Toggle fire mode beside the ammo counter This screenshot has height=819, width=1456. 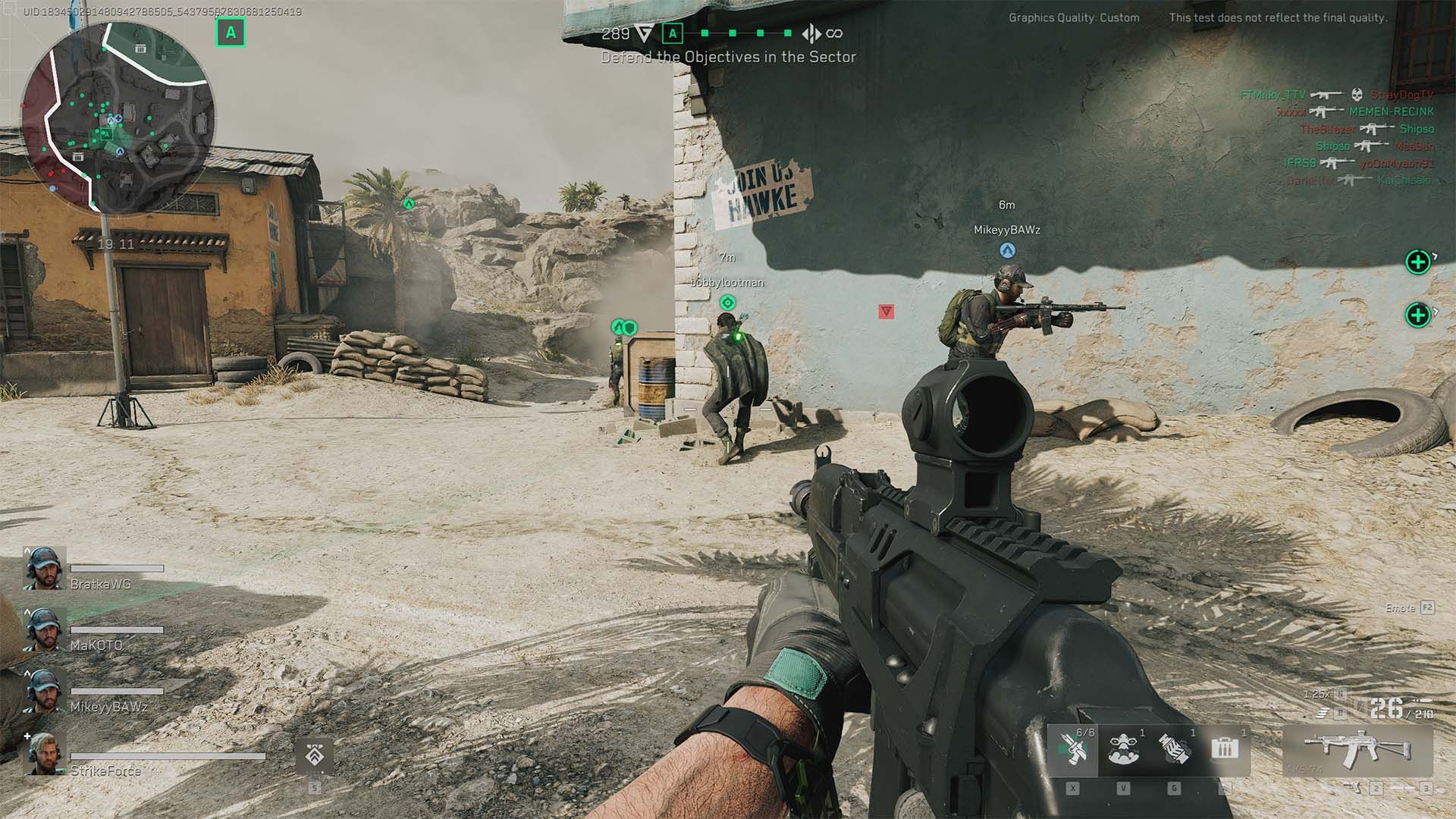(x=1323, y=714)
